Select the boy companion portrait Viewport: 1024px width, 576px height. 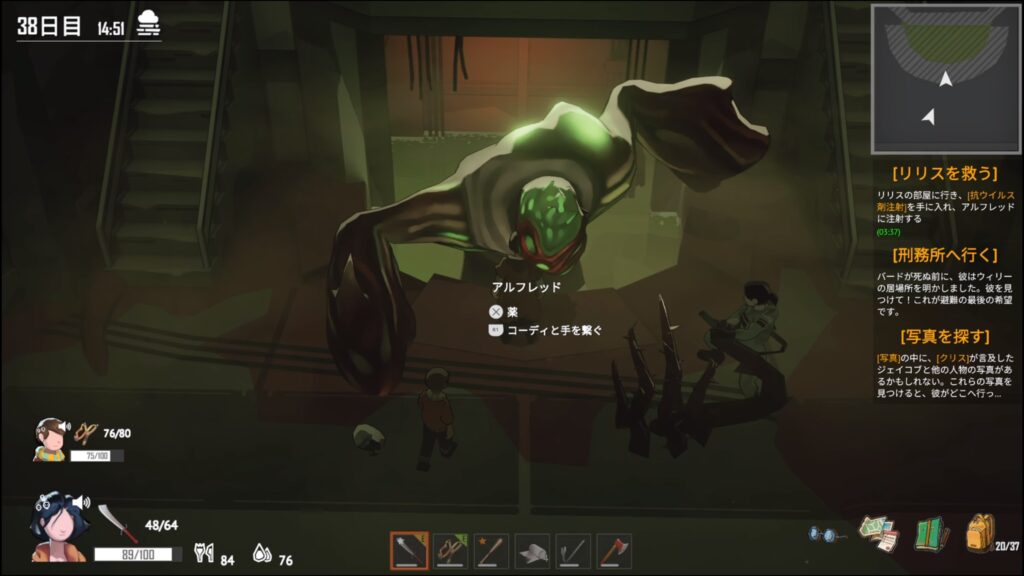(x=48, y=440)
